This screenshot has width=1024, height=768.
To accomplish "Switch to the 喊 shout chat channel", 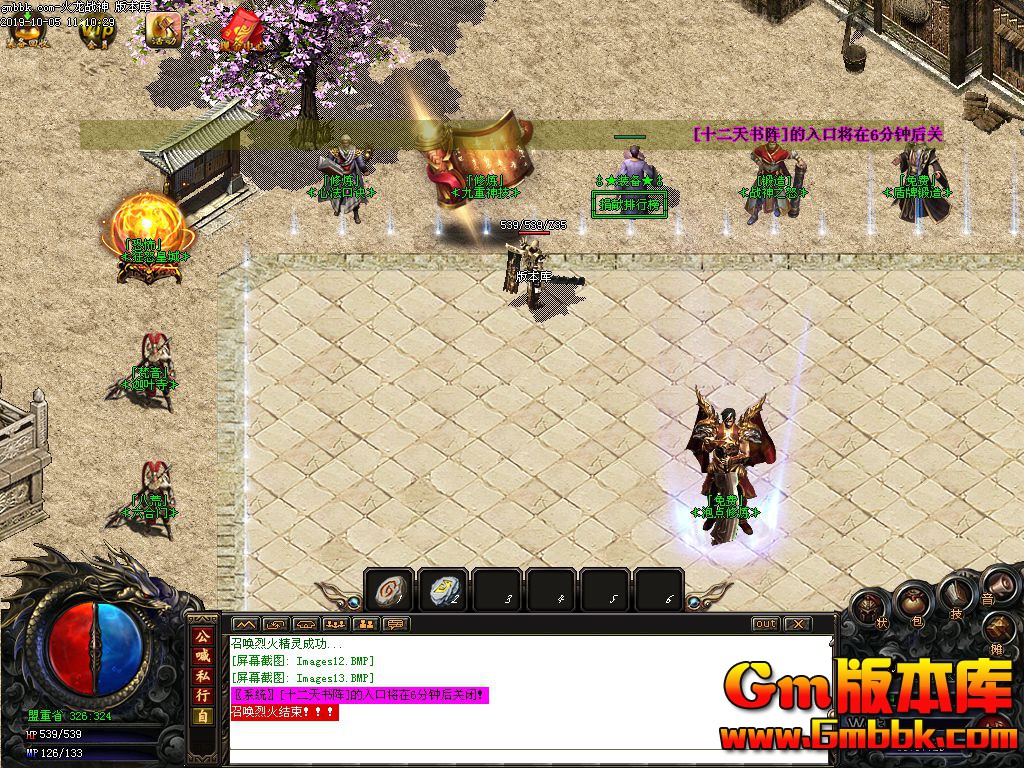I will [202, 657].
